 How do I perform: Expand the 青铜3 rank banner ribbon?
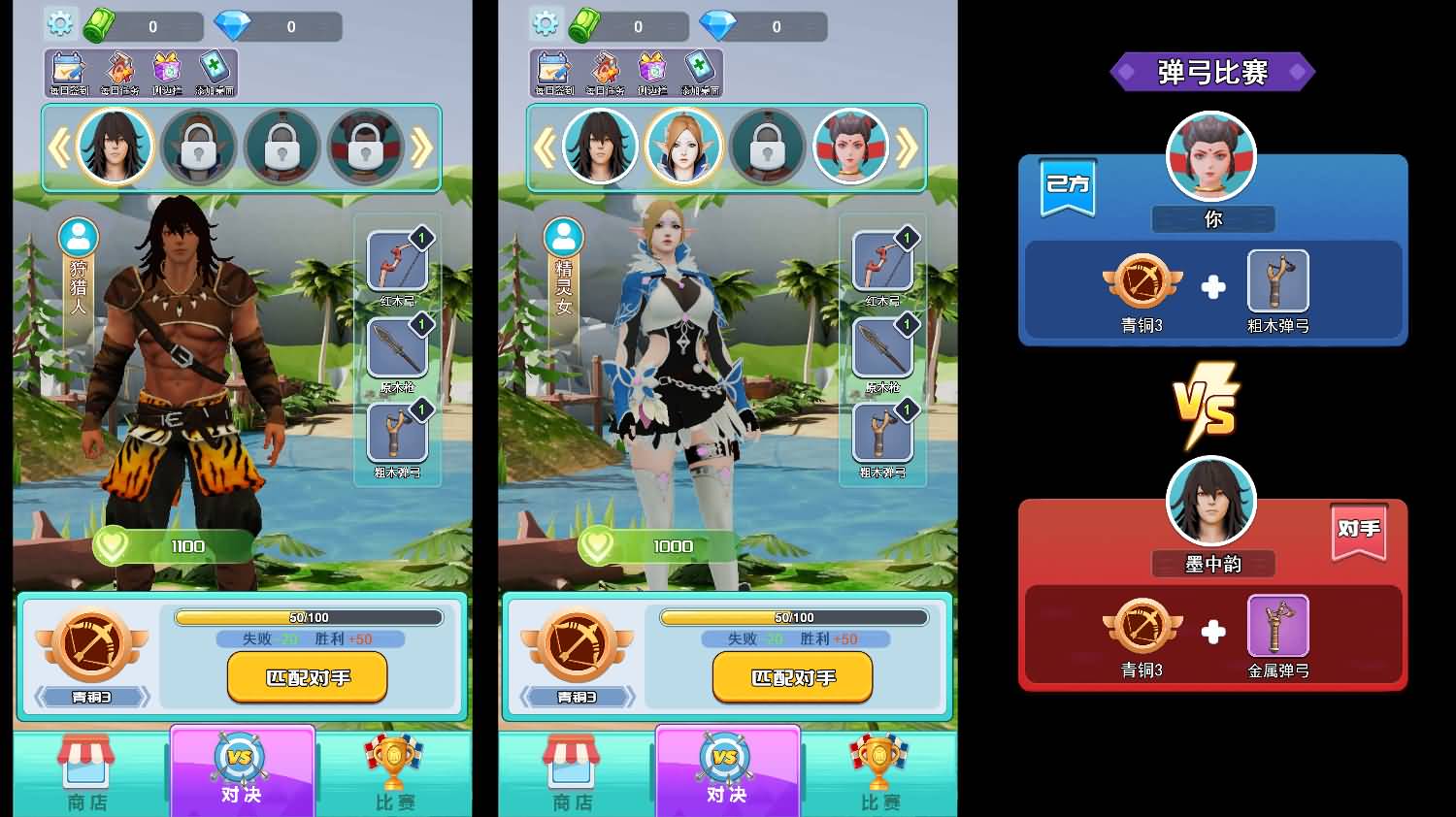click(x=91, y=697)
